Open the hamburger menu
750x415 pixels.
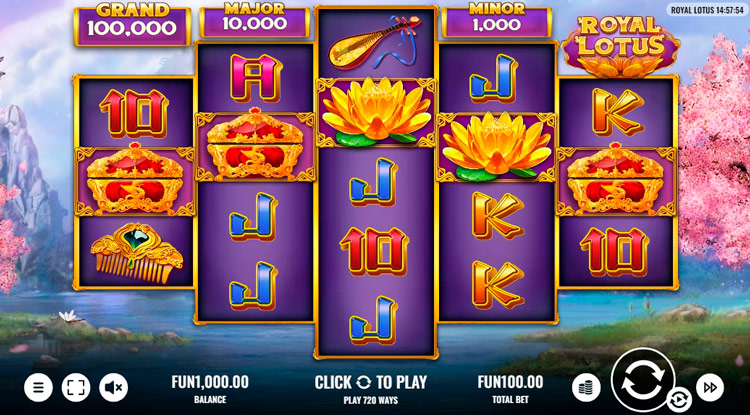[38, 386]
